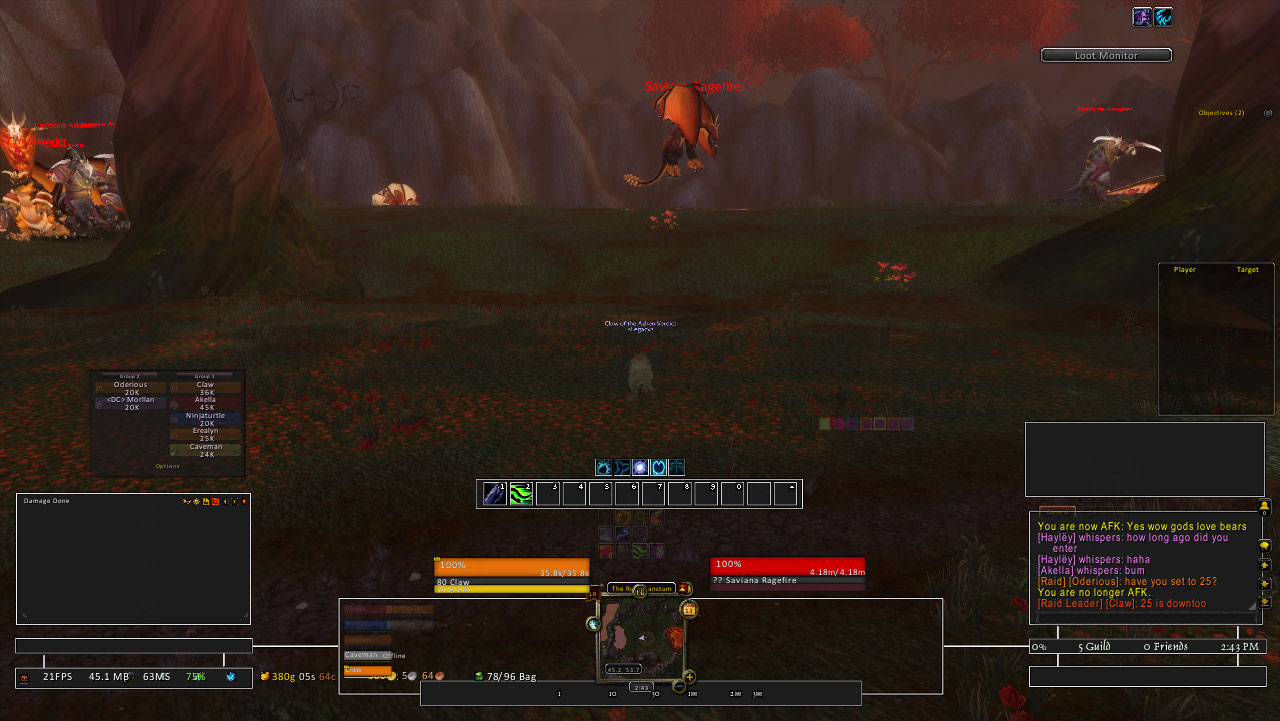The width and height of the screenshot is (1280, 721).
Task: Select Akella in the raid frames
Action: pyautogui.click(x=205, y=403)
